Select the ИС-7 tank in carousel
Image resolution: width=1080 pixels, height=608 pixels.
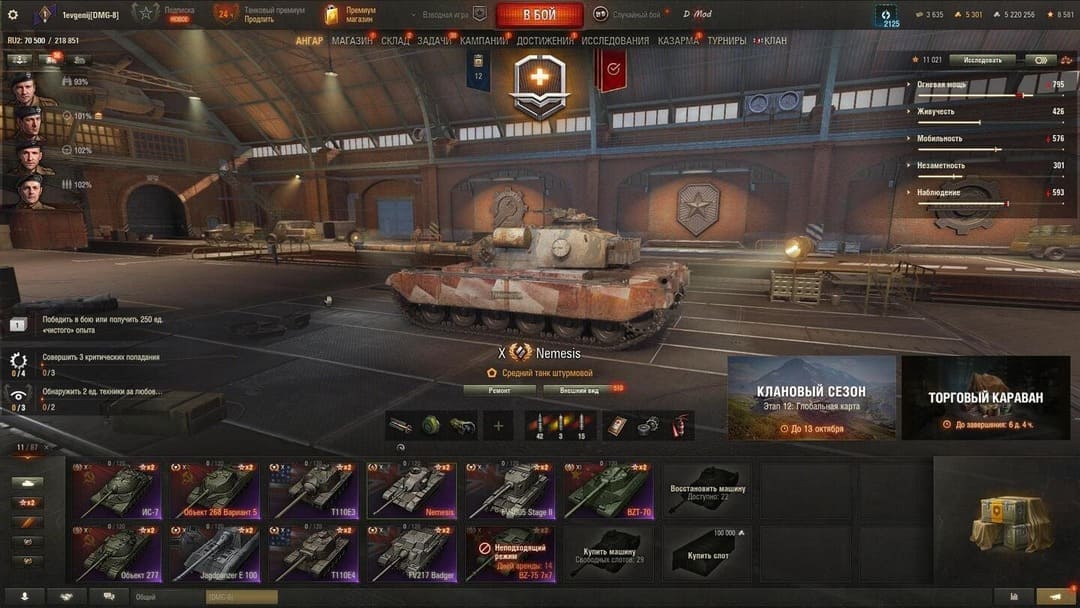pos(116,489)
